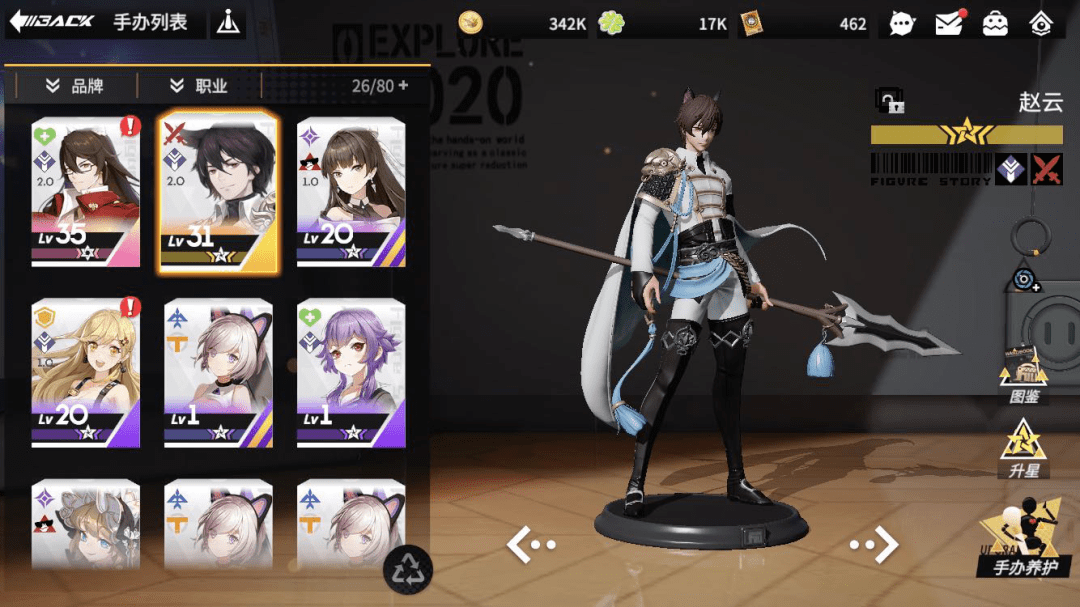
Task: Choose the Lv 20 brown-haired girl card
Action: click(351, 192)
